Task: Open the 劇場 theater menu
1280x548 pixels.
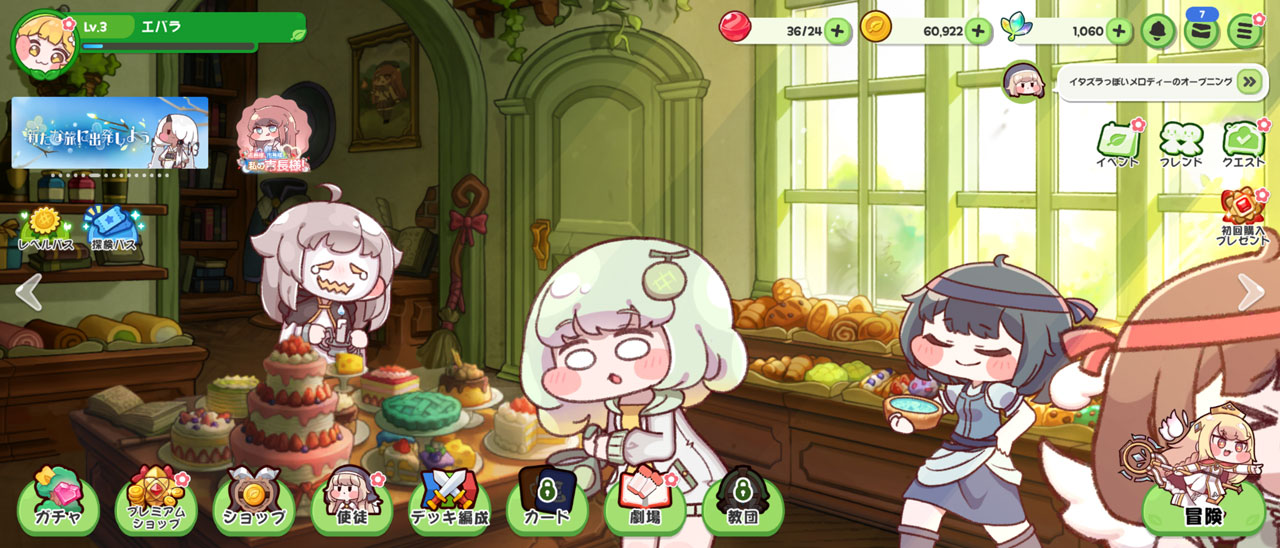Action: coord(645,503)
